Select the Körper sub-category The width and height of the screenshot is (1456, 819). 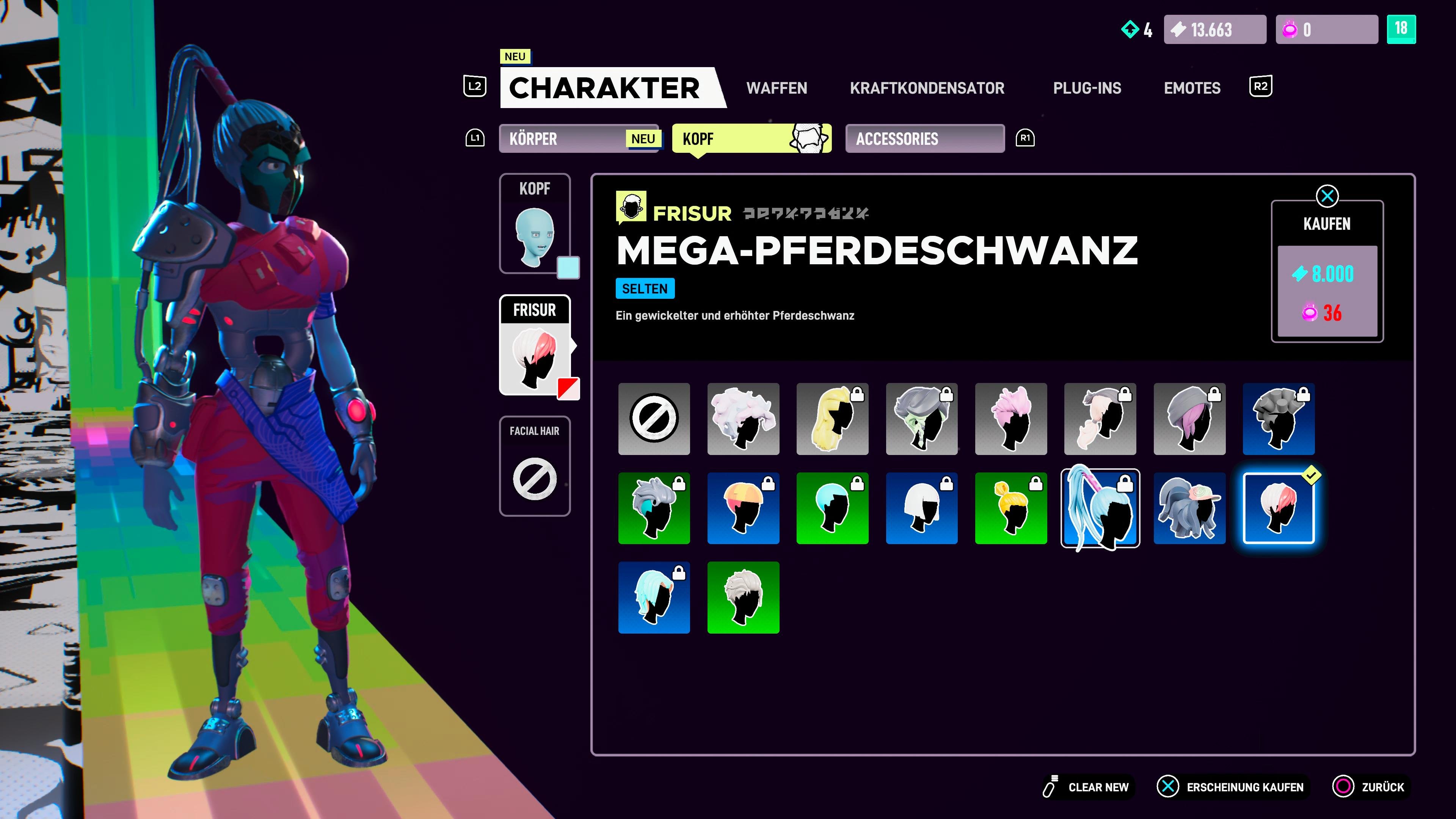coord(578,138)
